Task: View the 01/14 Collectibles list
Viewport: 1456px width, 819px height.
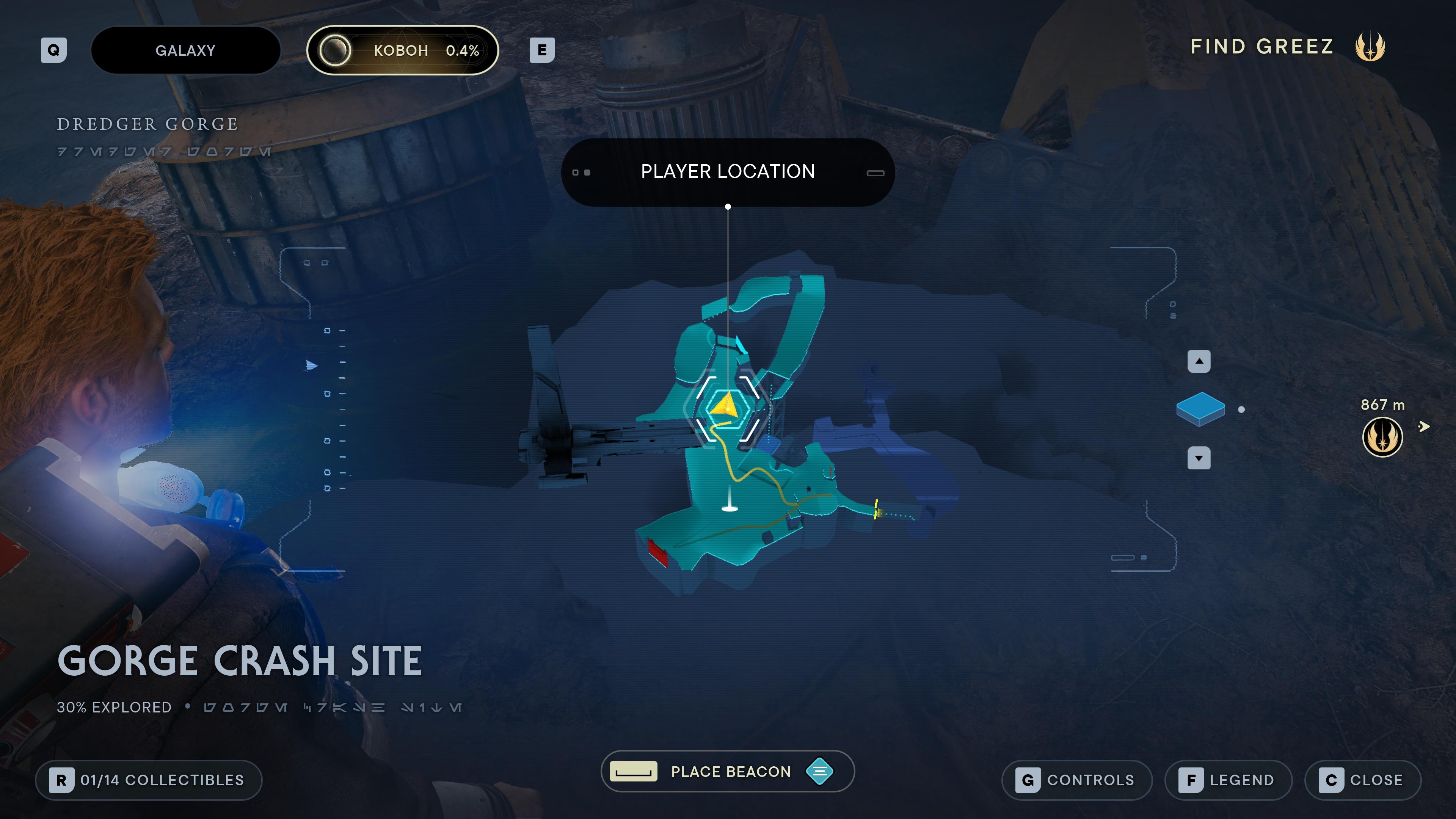Action: pyautogui.click(x=148, y=780)
